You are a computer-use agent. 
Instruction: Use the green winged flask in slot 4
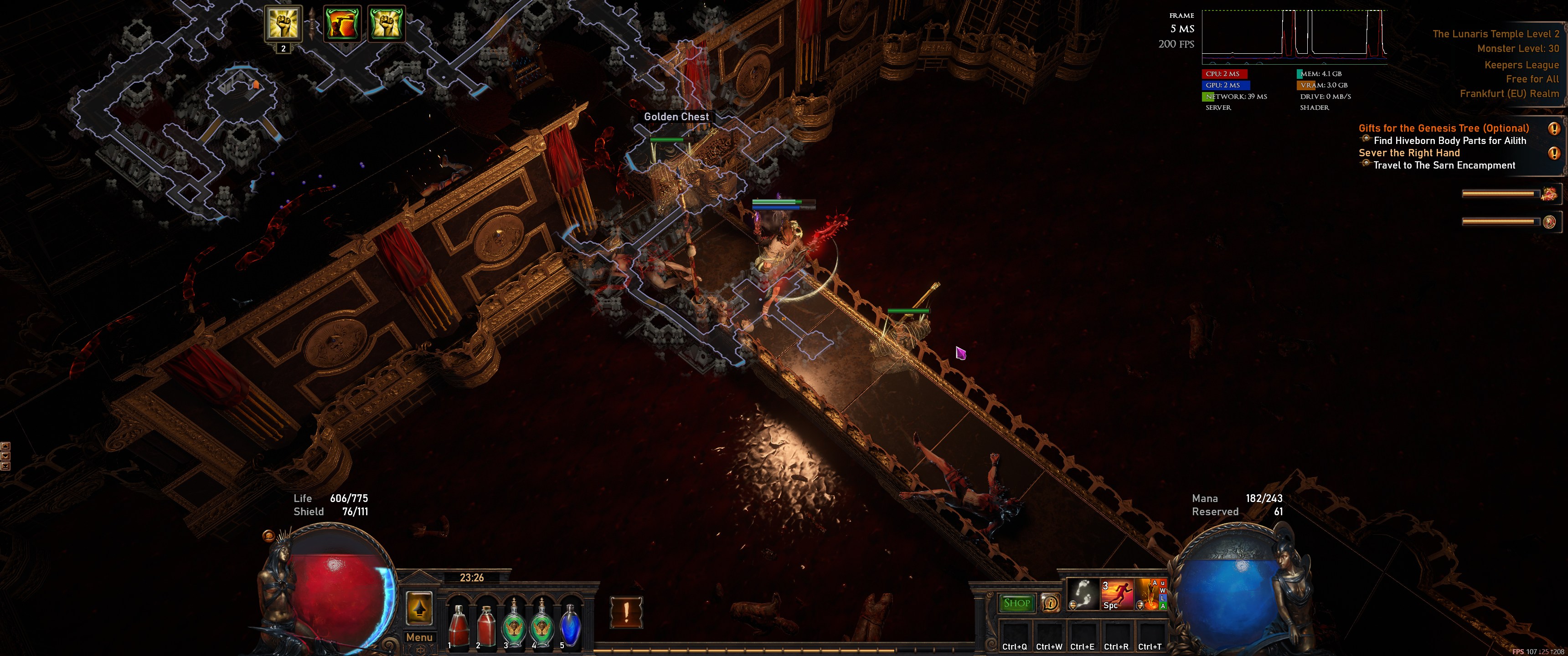(x=542, y=623)
